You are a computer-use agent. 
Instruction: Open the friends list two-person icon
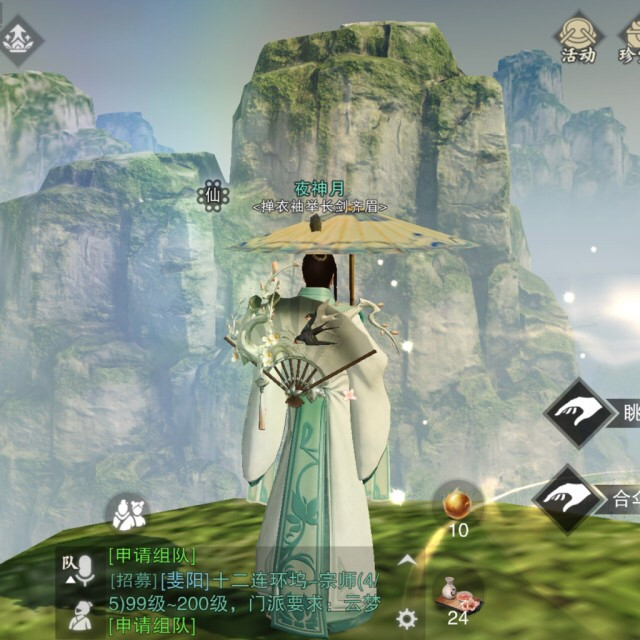[x=127, y=514]
